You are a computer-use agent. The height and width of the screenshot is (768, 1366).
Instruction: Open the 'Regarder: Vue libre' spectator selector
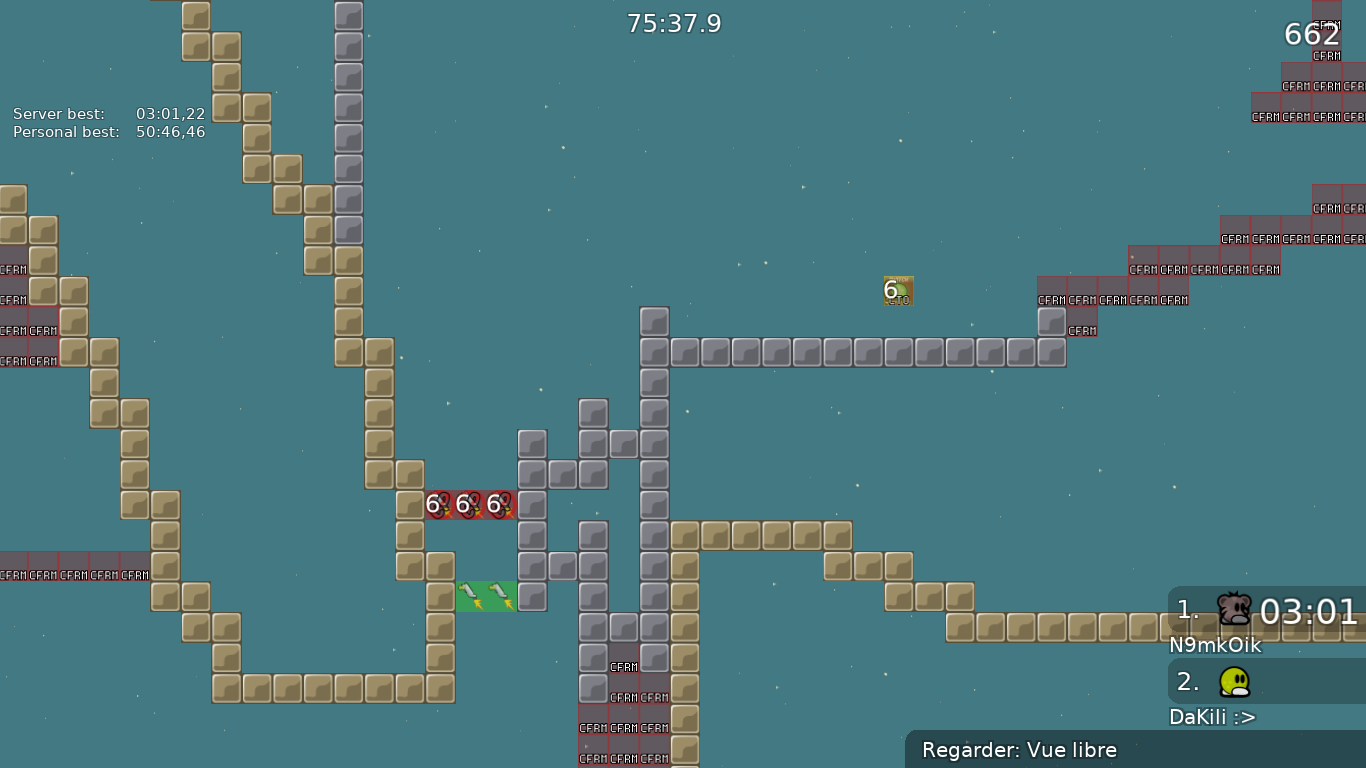[x=1019, y=750]
